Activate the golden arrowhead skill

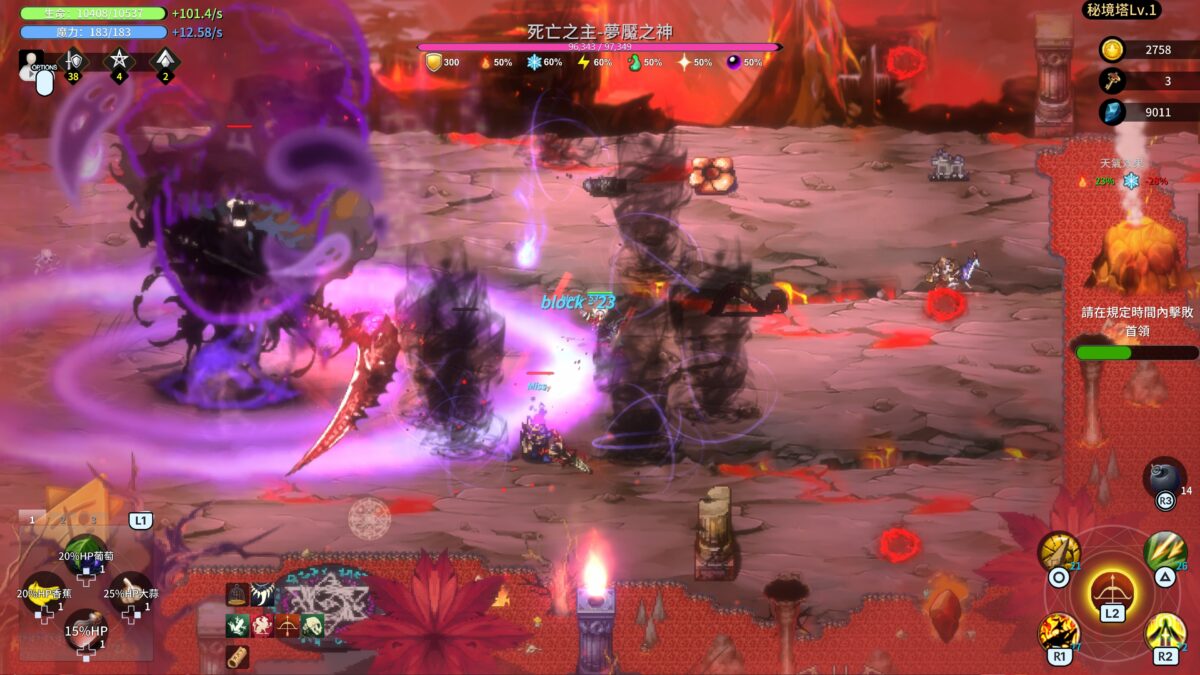pos(1058,551)
